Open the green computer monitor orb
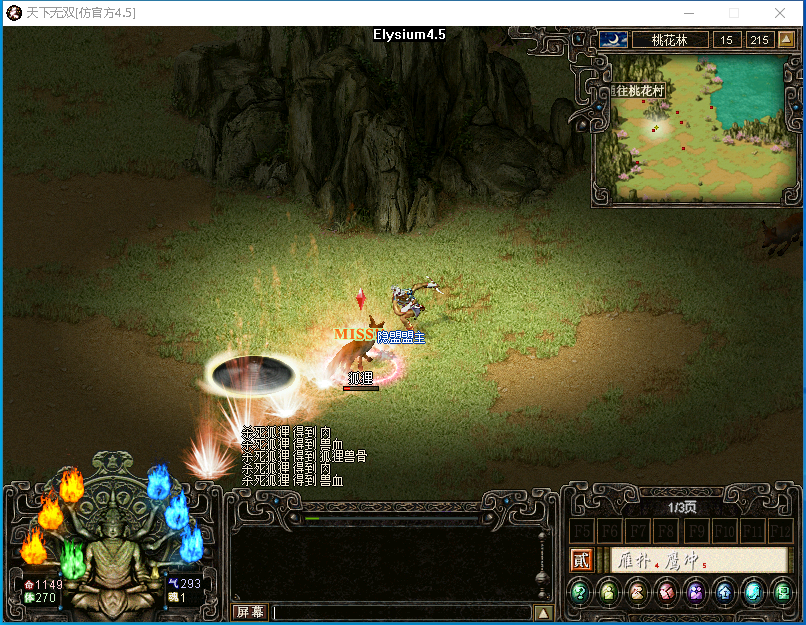Image resolution: width=806 pixels, height=625 pixels. [x=782, y=591]
